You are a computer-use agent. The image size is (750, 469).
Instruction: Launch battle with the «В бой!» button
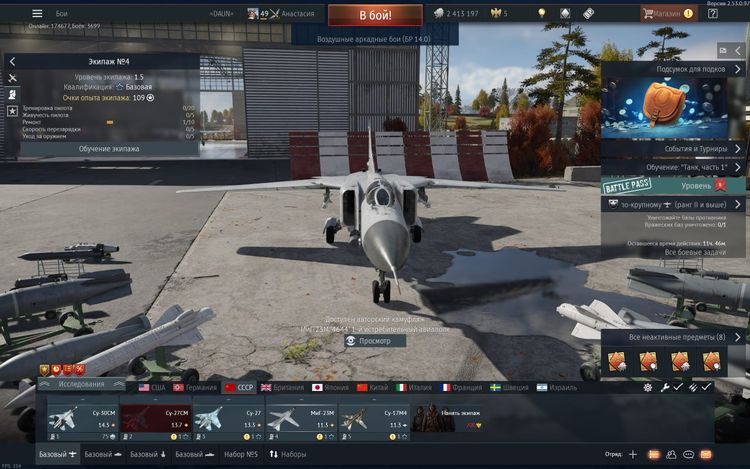[375, 15]
